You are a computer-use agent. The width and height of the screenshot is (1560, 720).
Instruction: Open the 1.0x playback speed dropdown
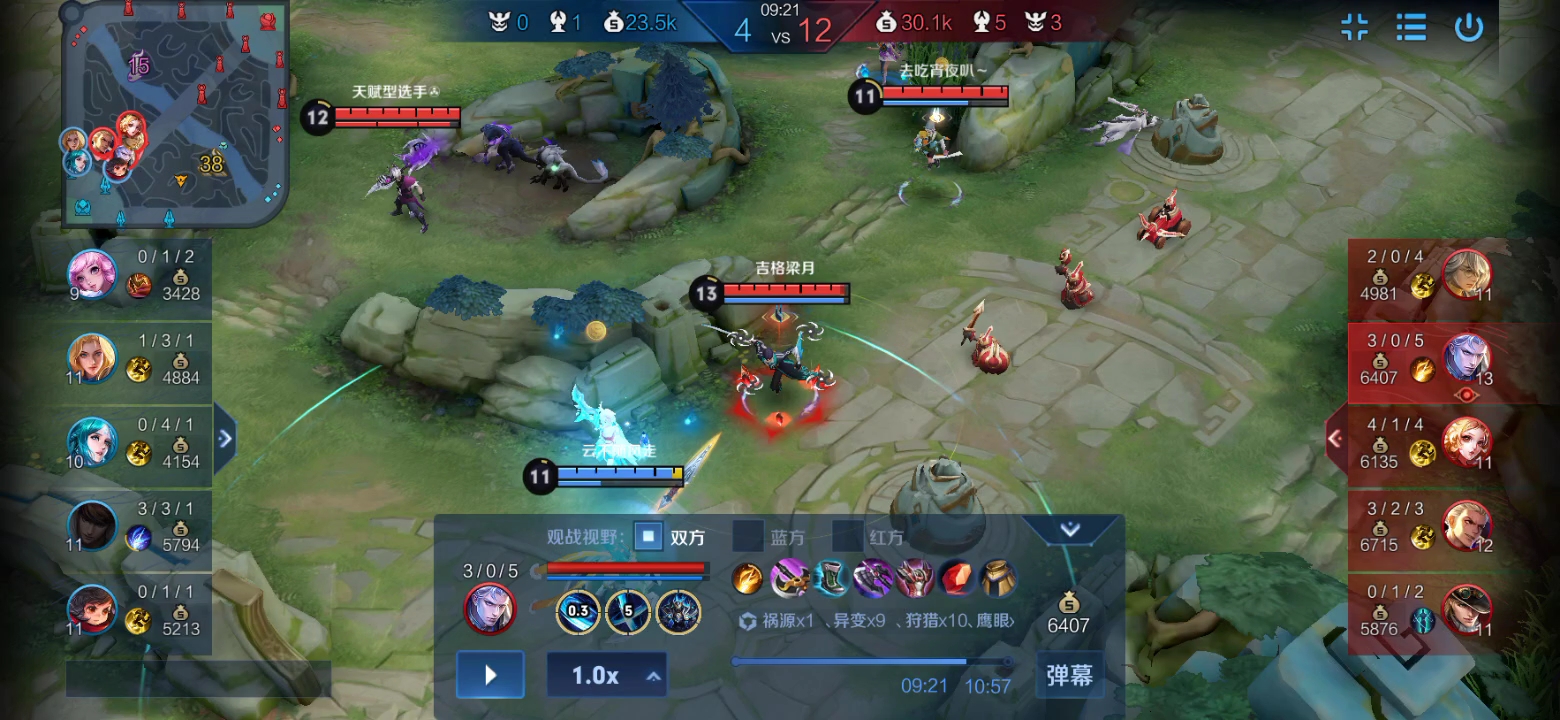coord(606,675)
